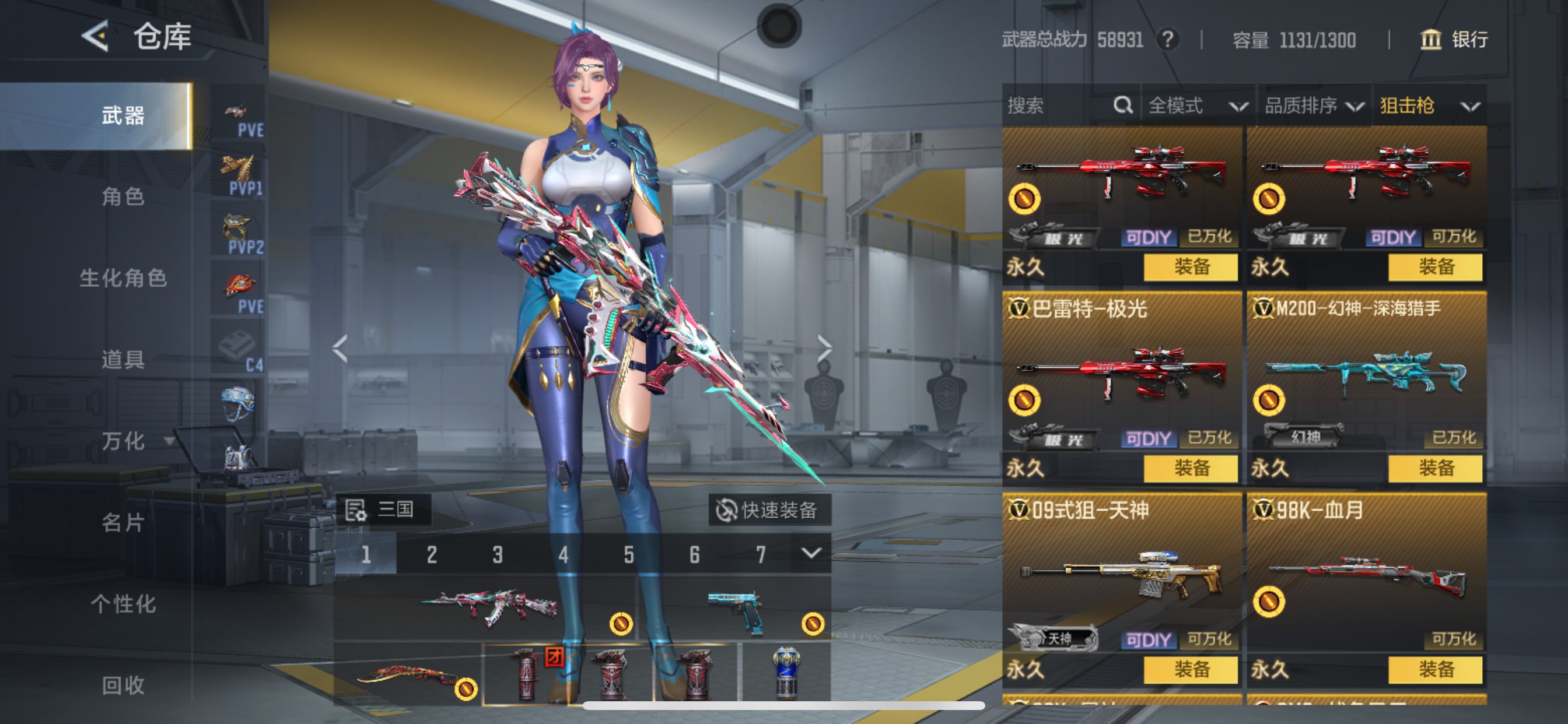Open the 生化角色 category
1568x724 pixels.
tap(123, 278)
